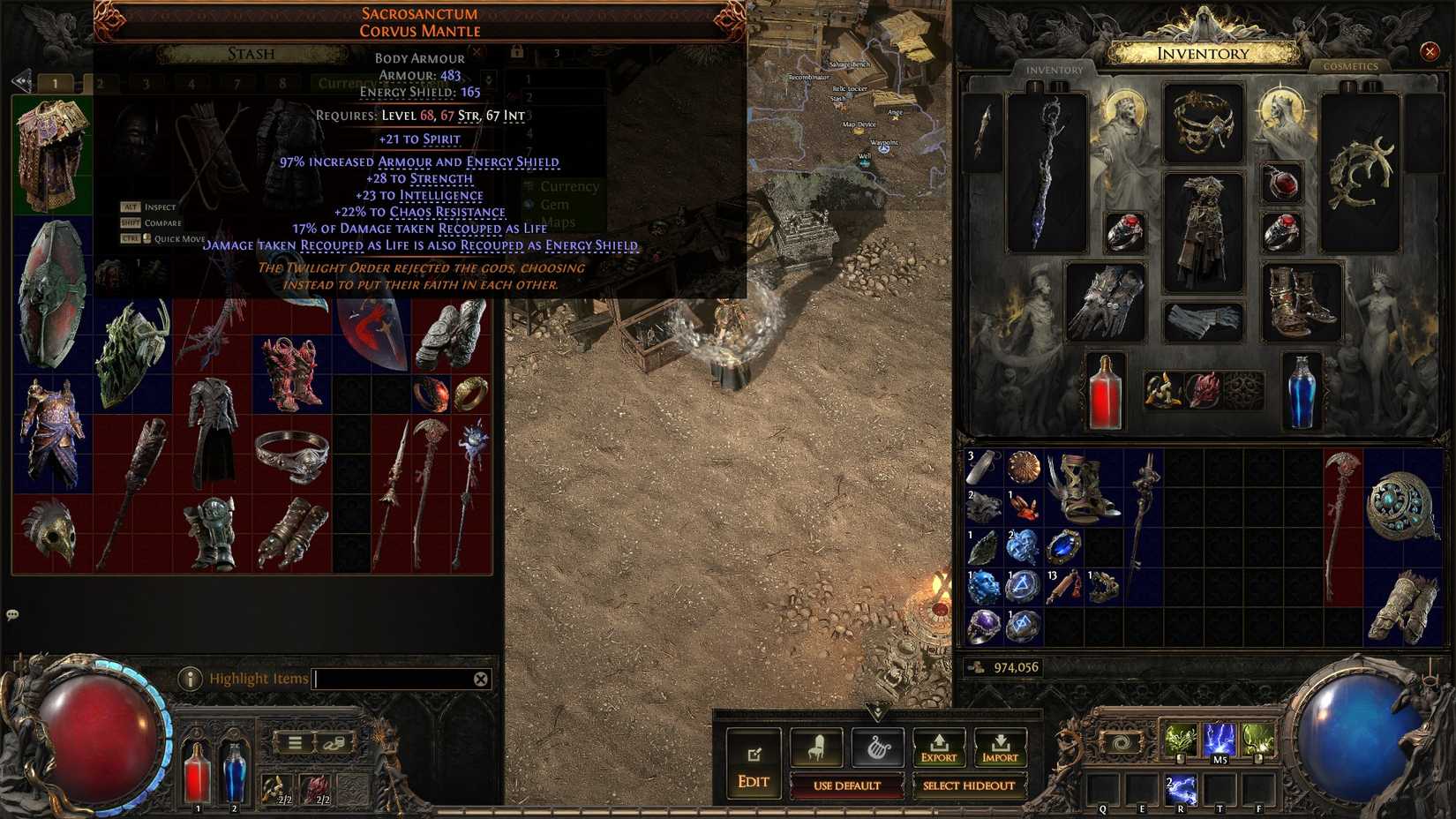Click the lock icon on the item tooltip
Viewport: 1456px width, 819px height.
pyautogui.click(x=517, y=52)
